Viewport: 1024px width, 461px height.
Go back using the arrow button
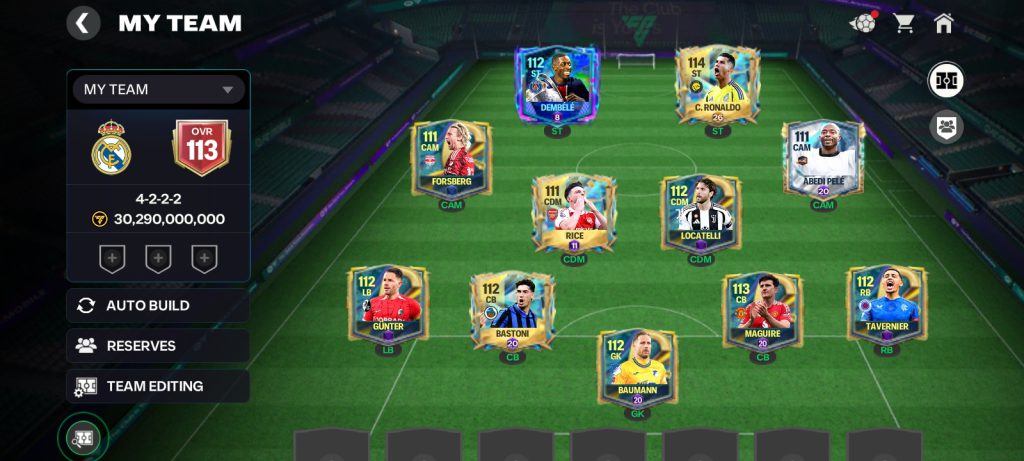[83, 23]
